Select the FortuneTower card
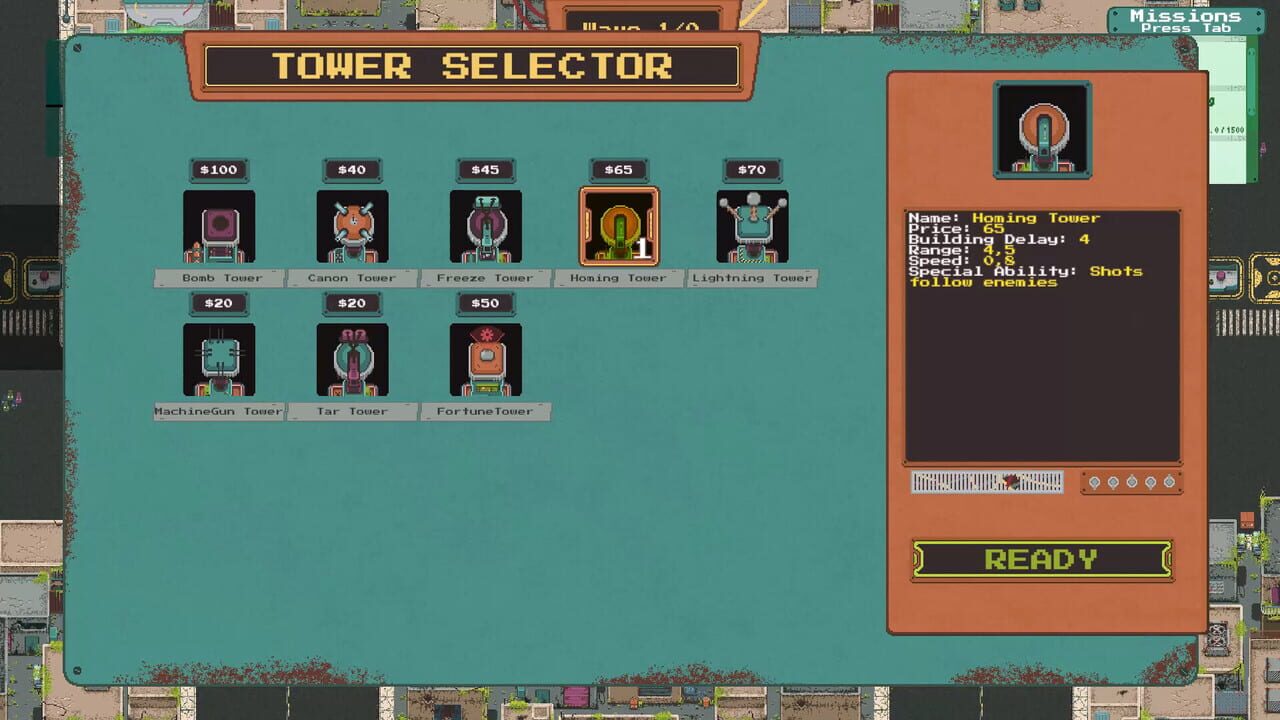Viewport: 1280px width, 720px height. (x=485, y=360)
